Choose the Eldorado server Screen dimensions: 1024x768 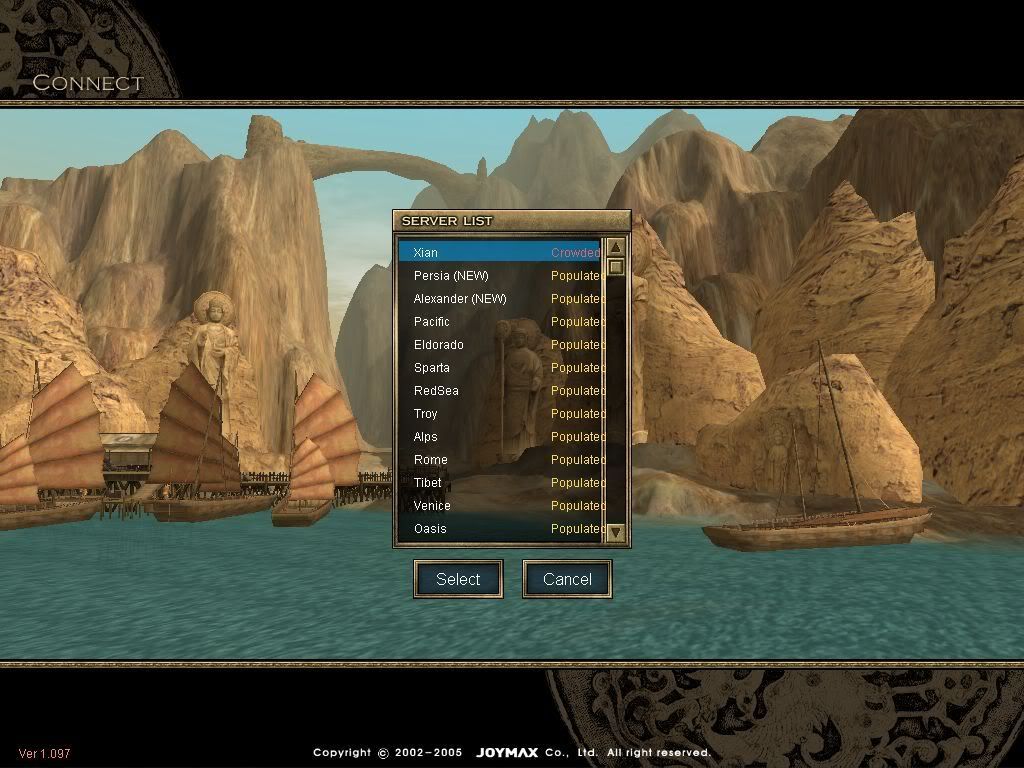498,345
